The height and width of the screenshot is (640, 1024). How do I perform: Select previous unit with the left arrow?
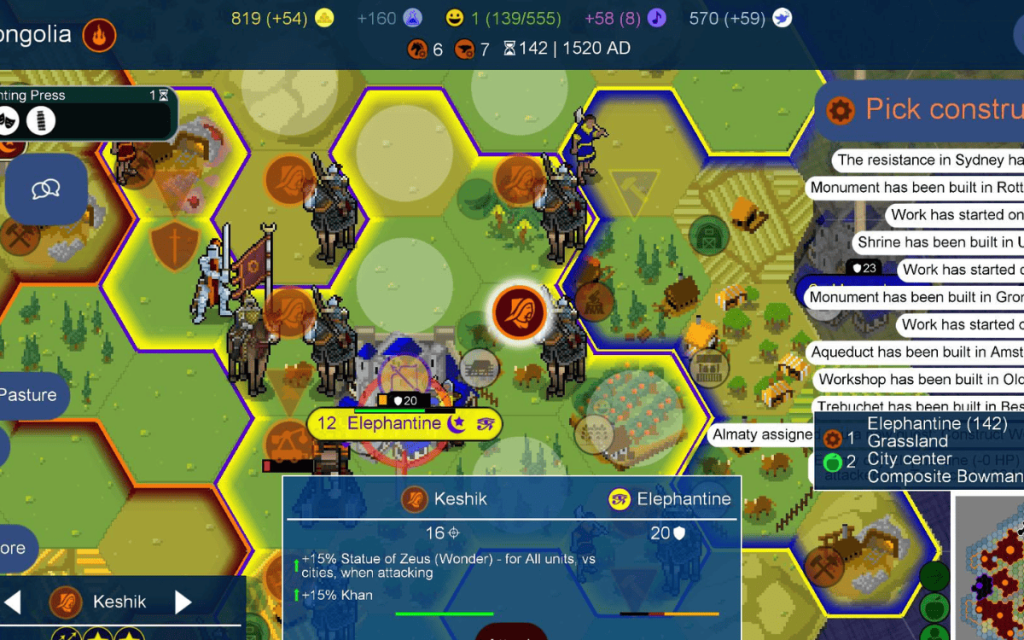tap(13, 602)
